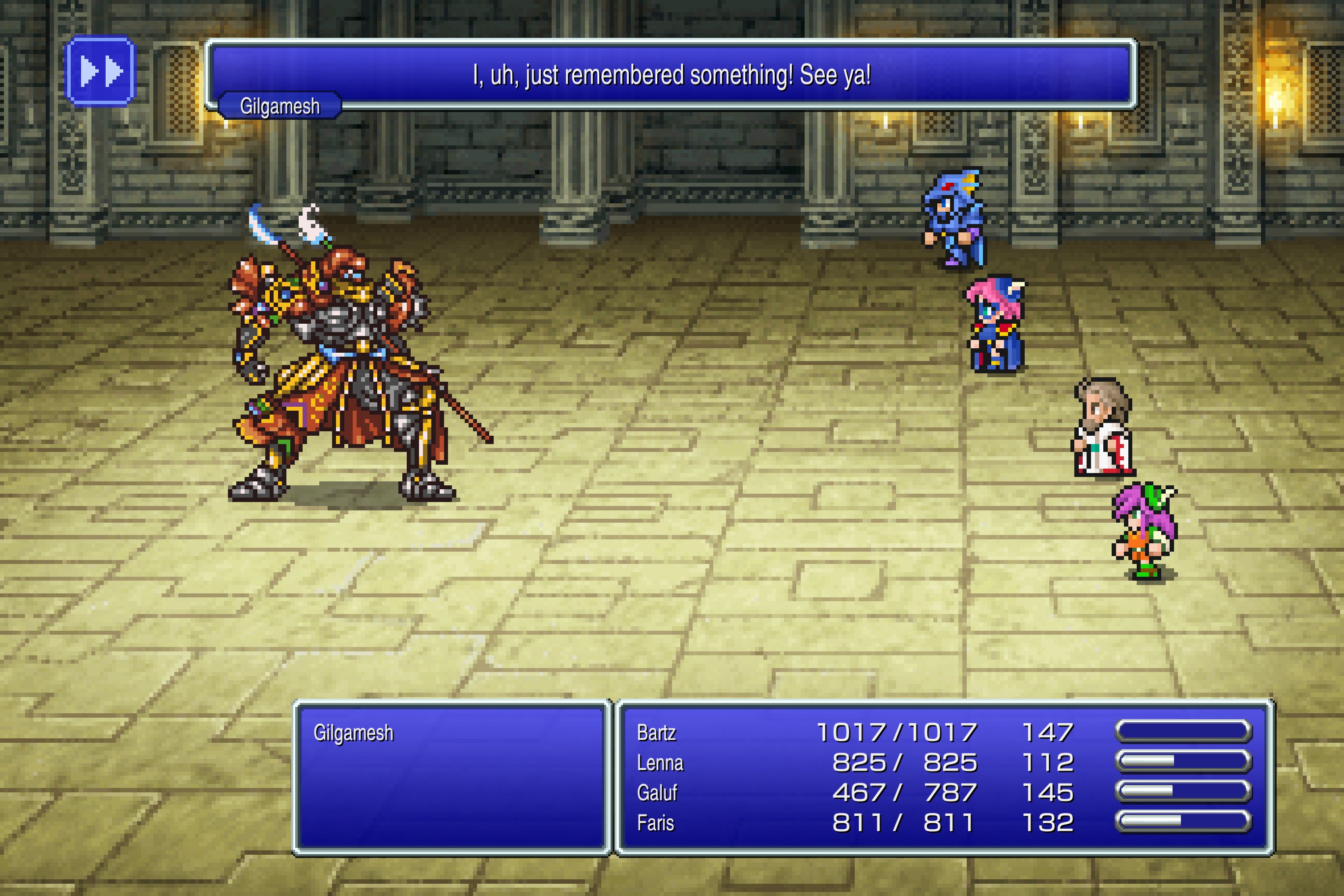Pick Galuf from the party status list
Image resolution: width=1344 pixels, height=896 pixels.
[x=657, y=793]
